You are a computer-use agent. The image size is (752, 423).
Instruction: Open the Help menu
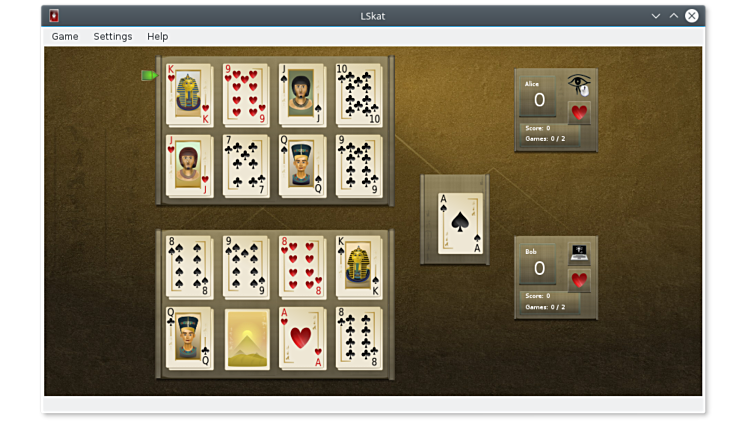coord(158,36)
